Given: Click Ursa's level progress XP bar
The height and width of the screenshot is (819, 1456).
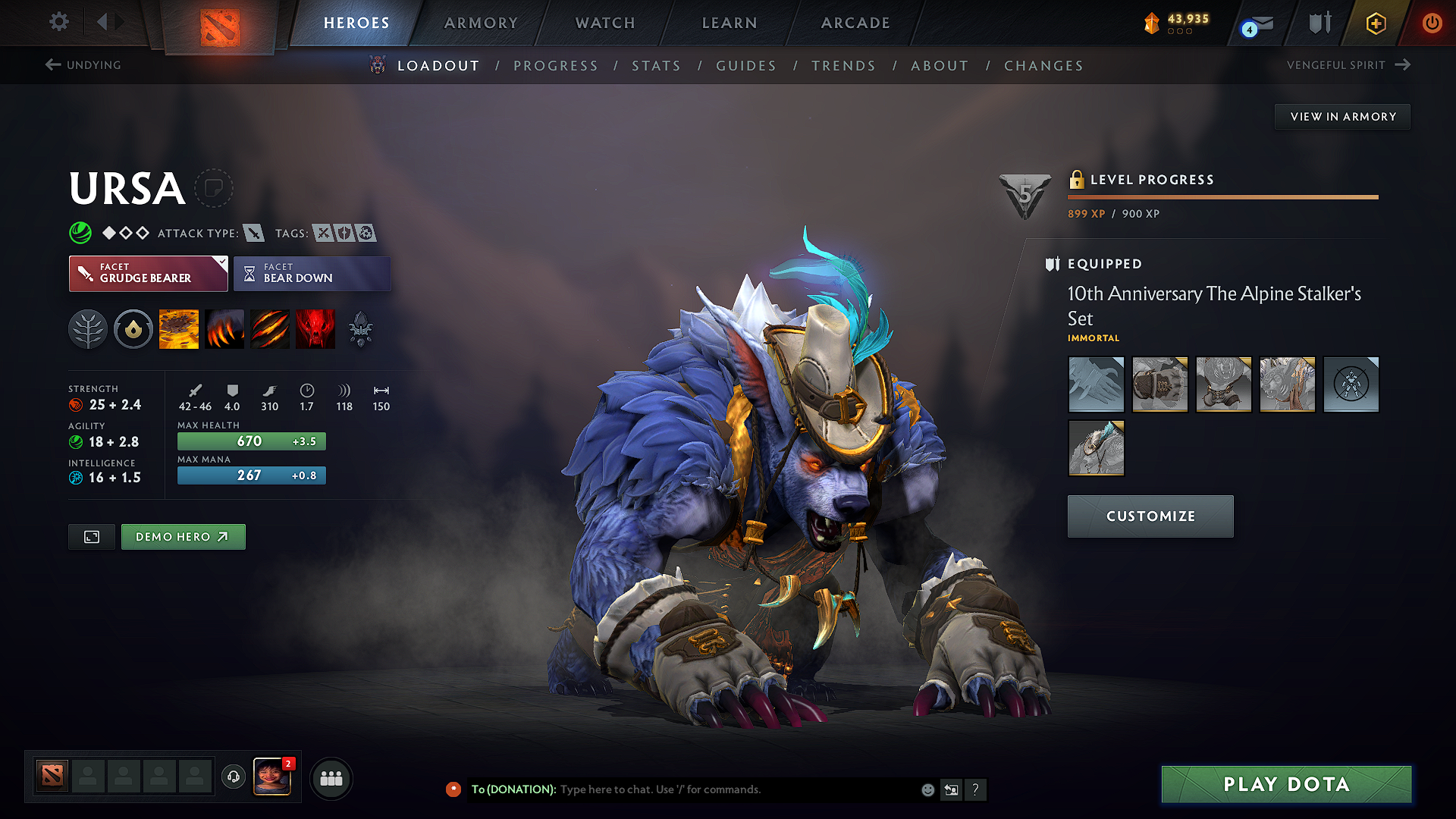Looking at the screenshot, I should [1222, 197].
